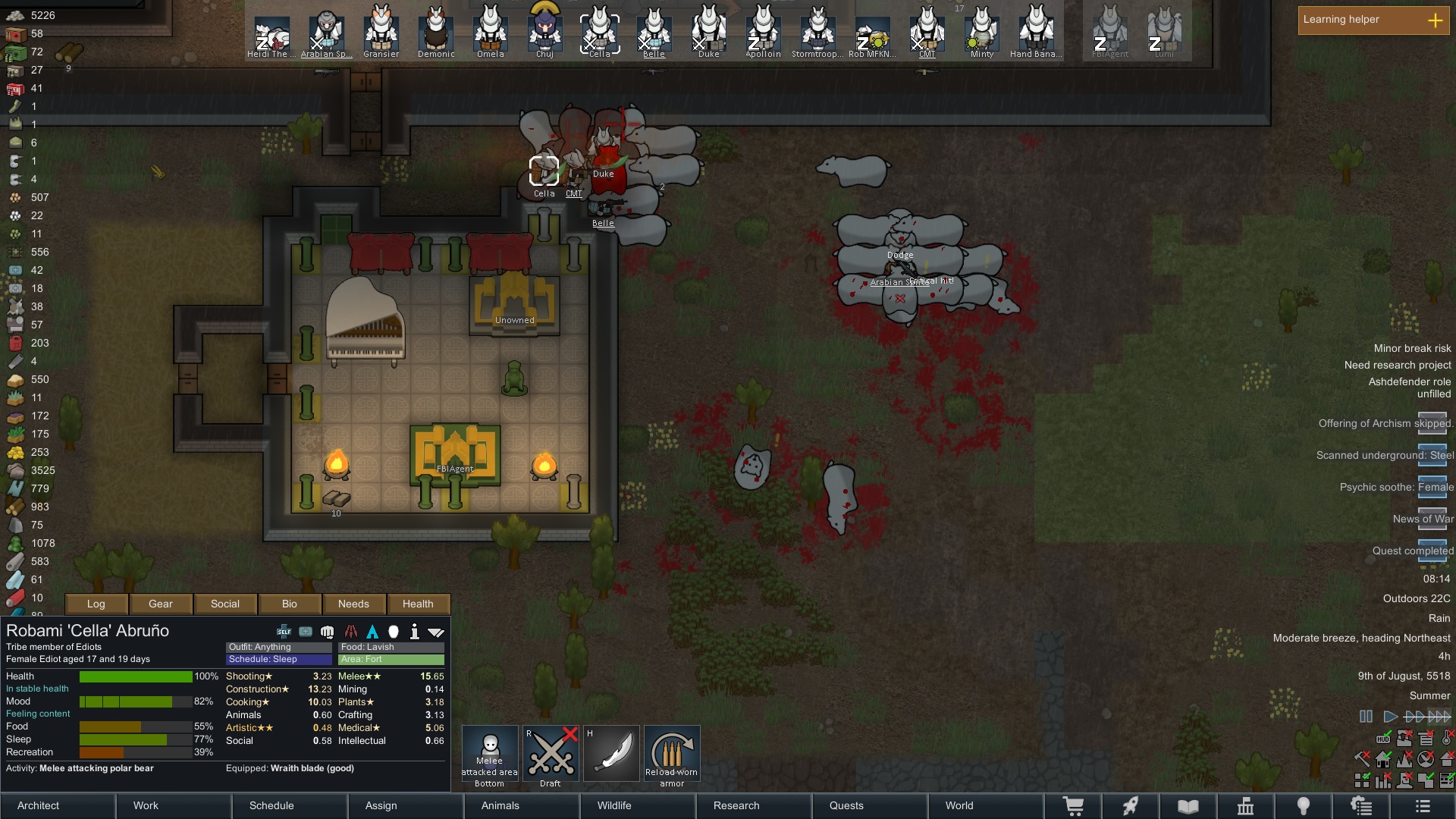Show the Needs tab

pyautogui.click(x=353, y=604)
